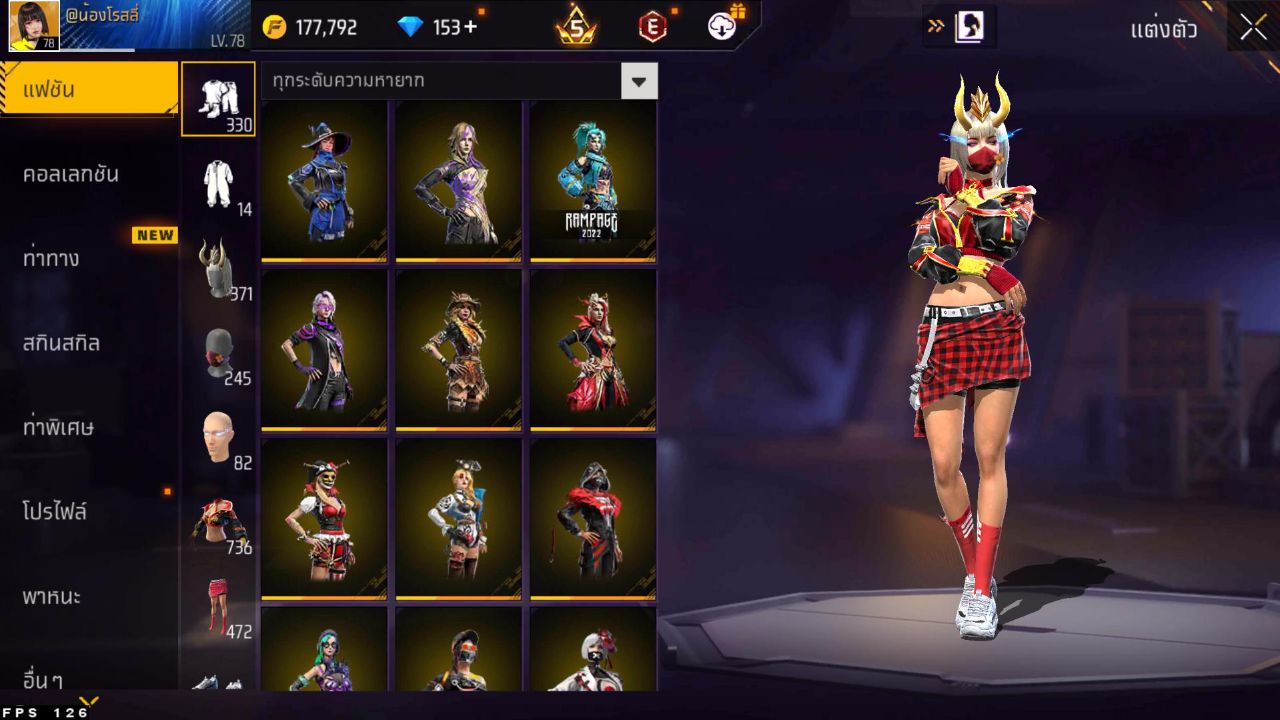Pick the bald head face subcategory

coord(218,437)
